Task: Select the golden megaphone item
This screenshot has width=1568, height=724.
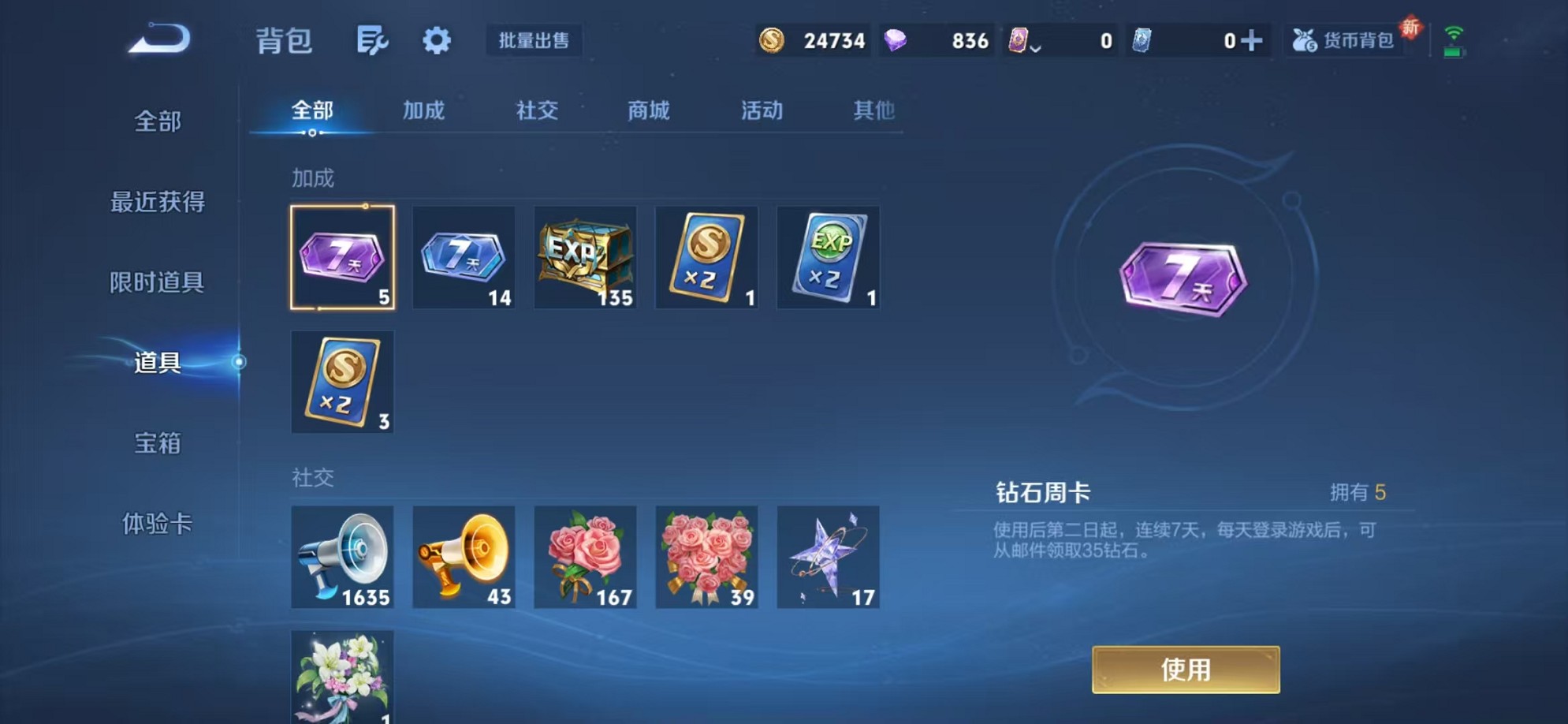Action: pyautogui.click(x=464, y=558)
